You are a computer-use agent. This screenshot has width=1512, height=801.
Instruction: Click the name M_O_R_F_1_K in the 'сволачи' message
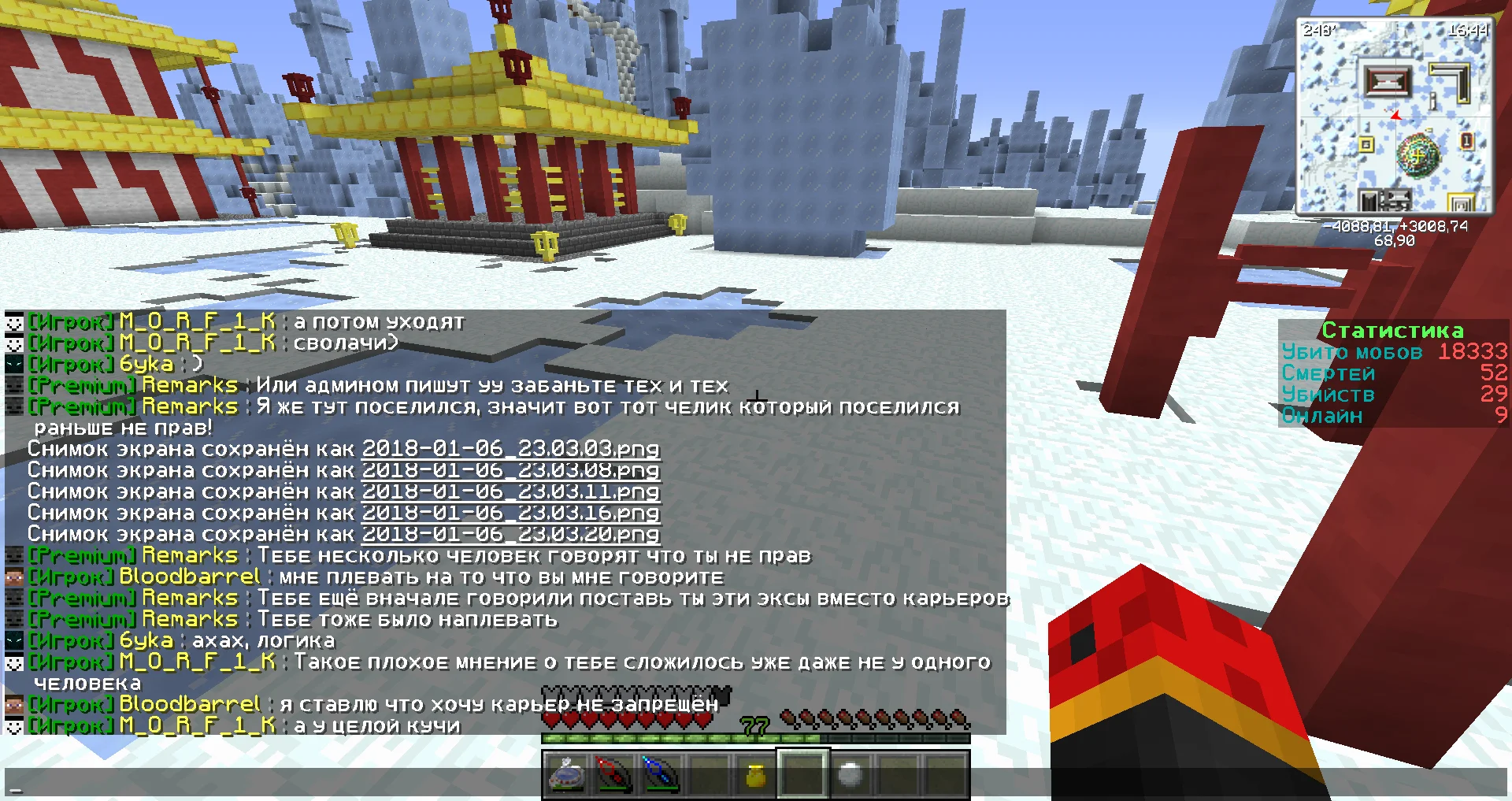tap(197, 343)
